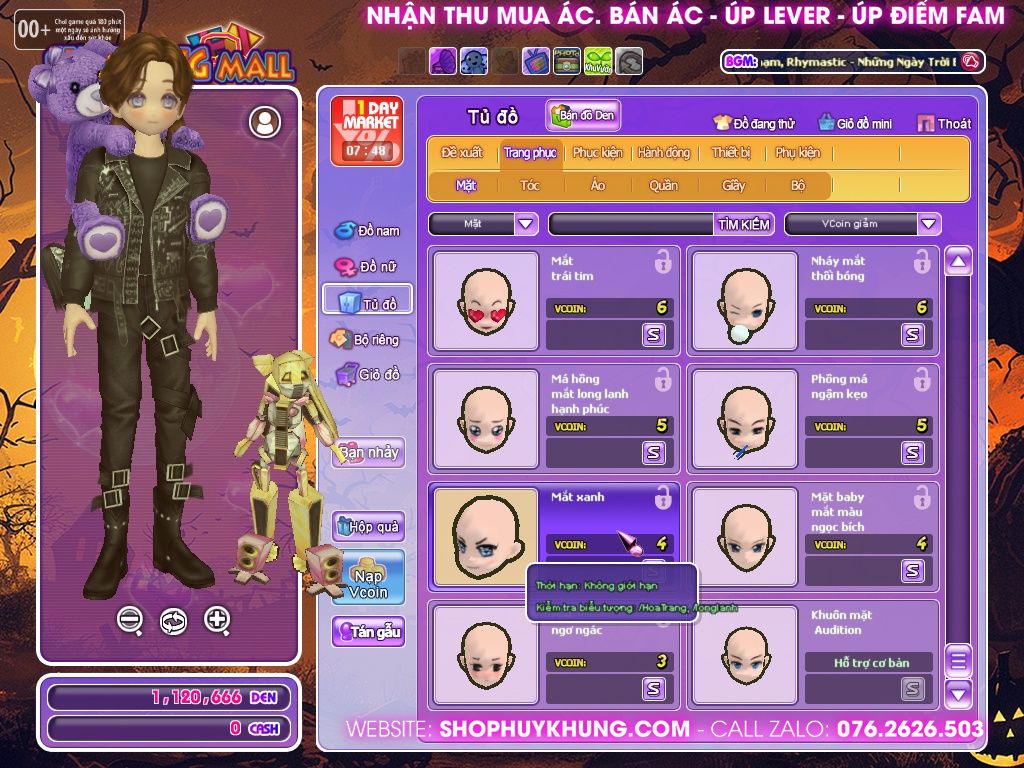Click the TÌM KIẾM search button
Screen dimensions: 1024x768
pos(744,224)
